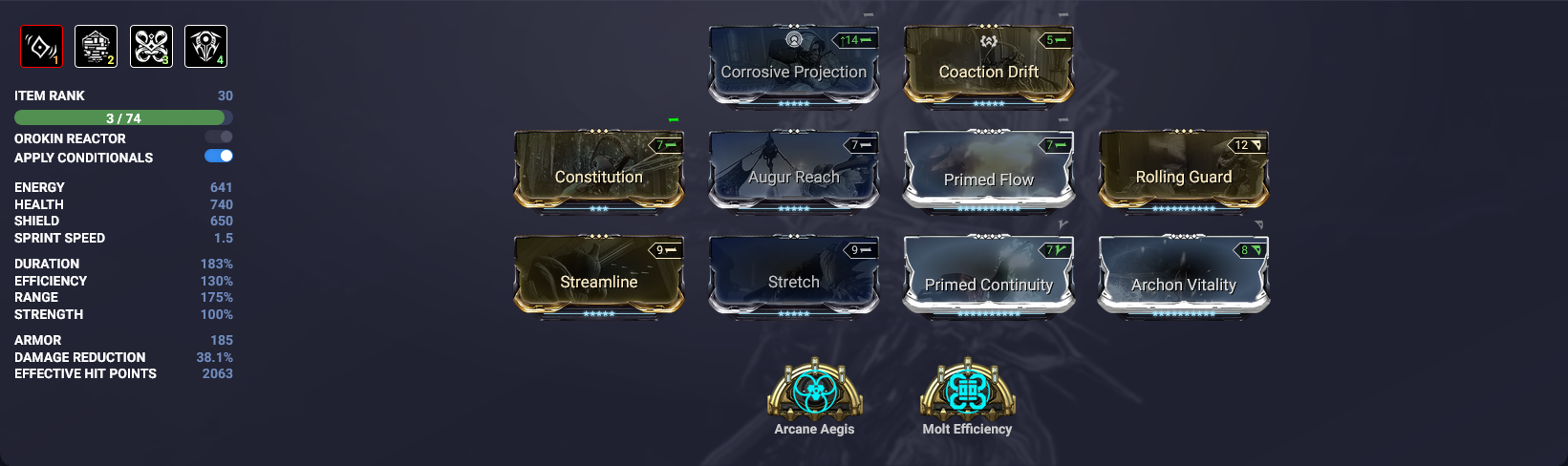The image size is (1568, 466).
Task: Toggle the Orokin Reactor switch
Action: [219, 138]
